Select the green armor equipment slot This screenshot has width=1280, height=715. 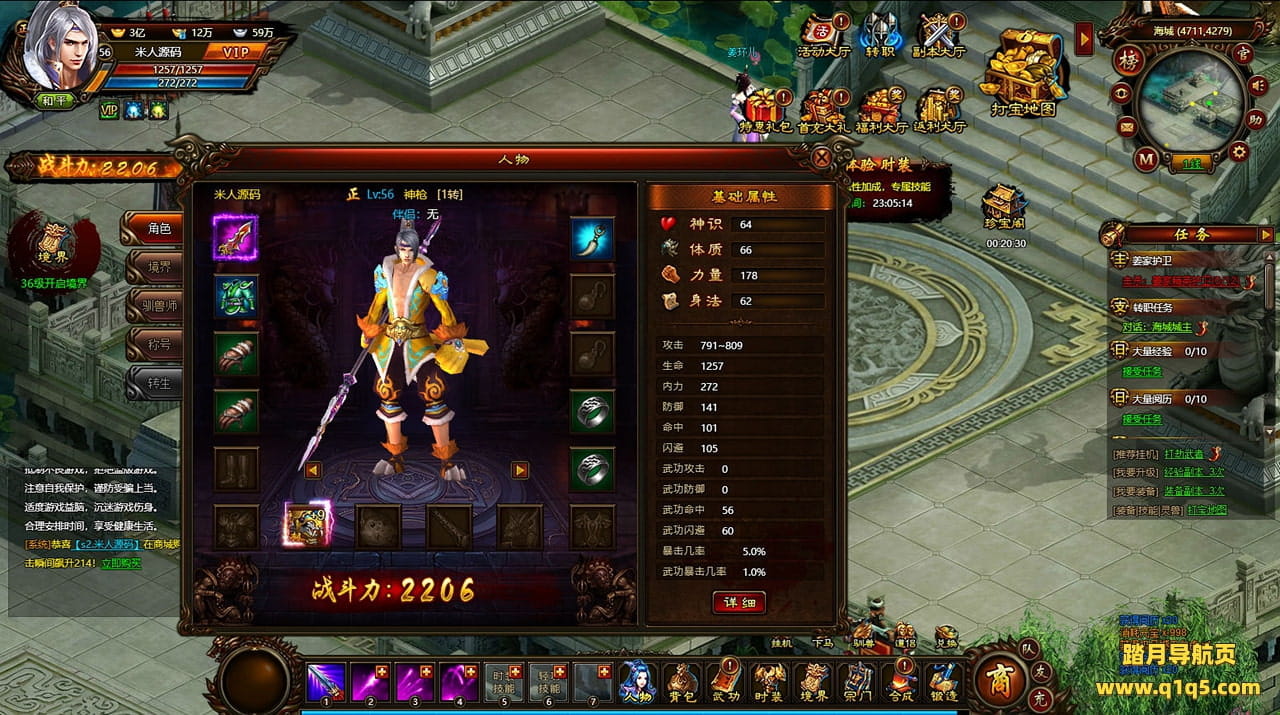[235, 296]
